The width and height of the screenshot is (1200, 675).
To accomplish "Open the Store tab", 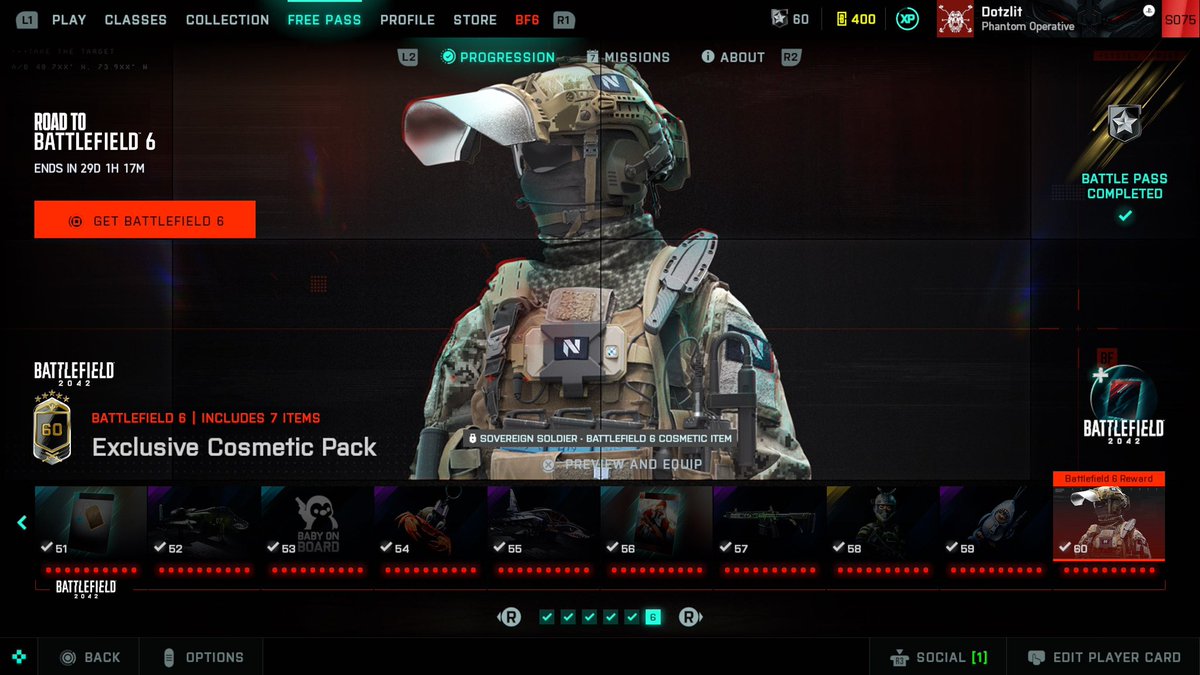I will coord(475,19).
